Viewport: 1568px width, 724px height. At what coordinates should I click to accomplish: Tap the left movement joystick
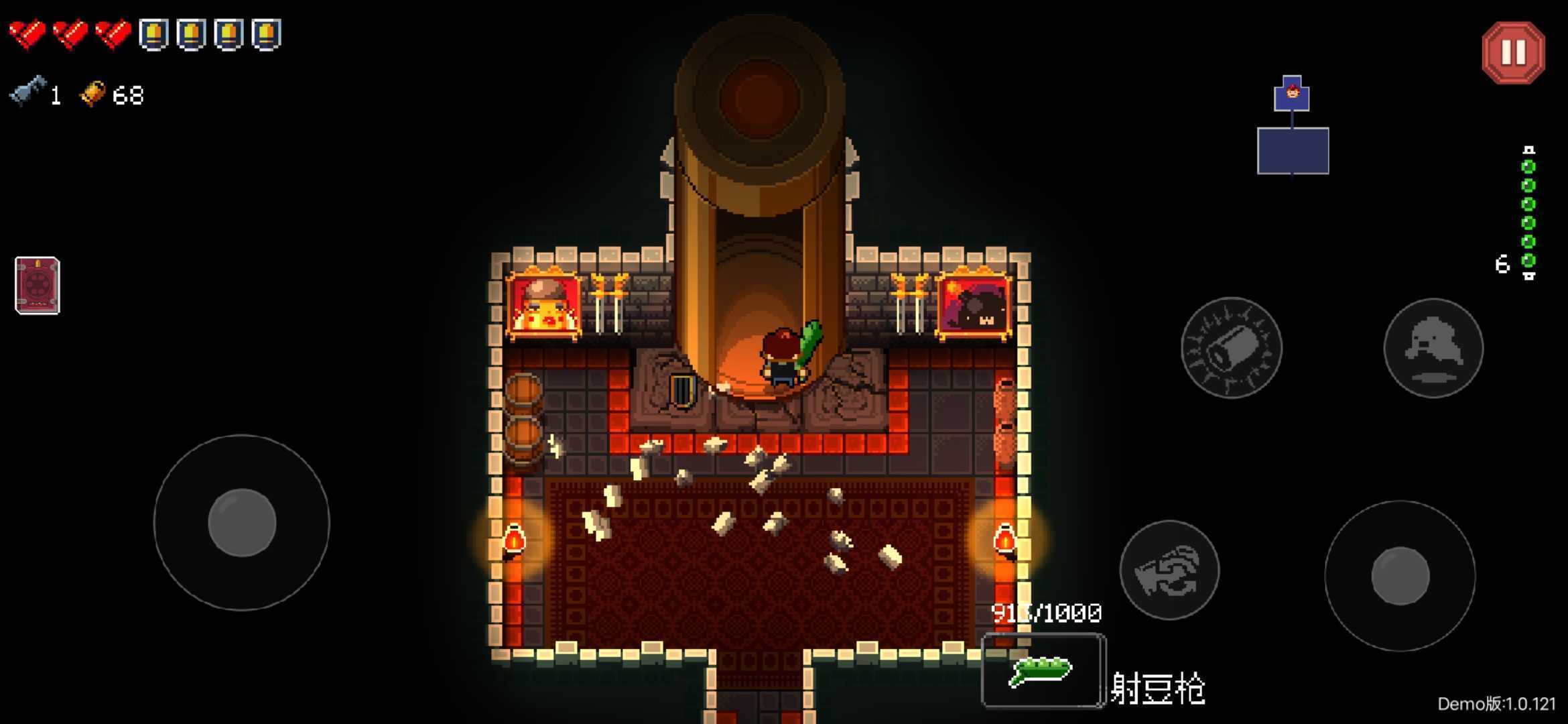242,522
